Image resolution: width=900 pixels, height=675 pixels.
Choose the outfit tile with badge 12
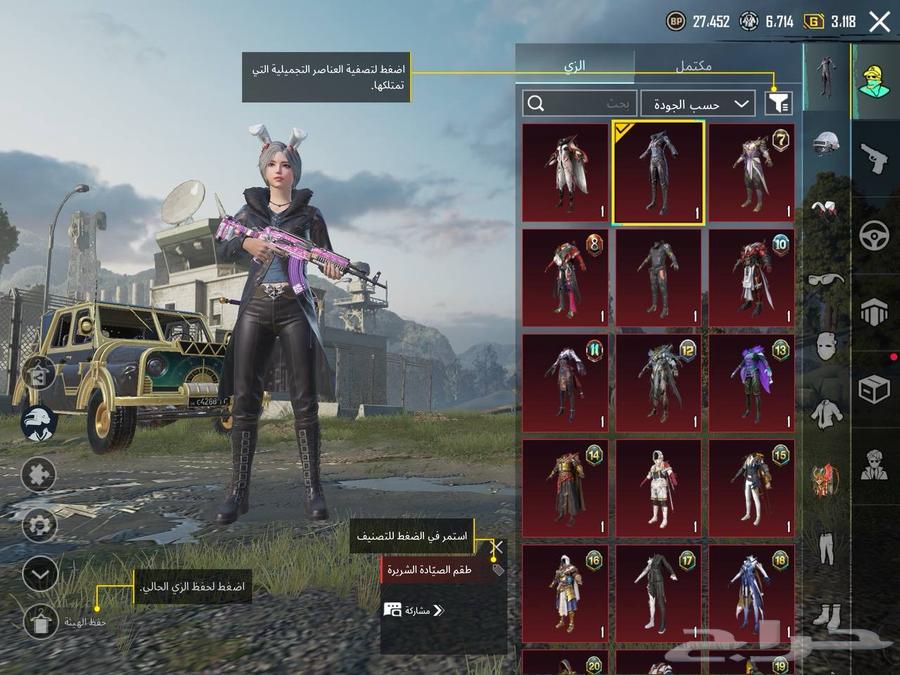(658, 384)
